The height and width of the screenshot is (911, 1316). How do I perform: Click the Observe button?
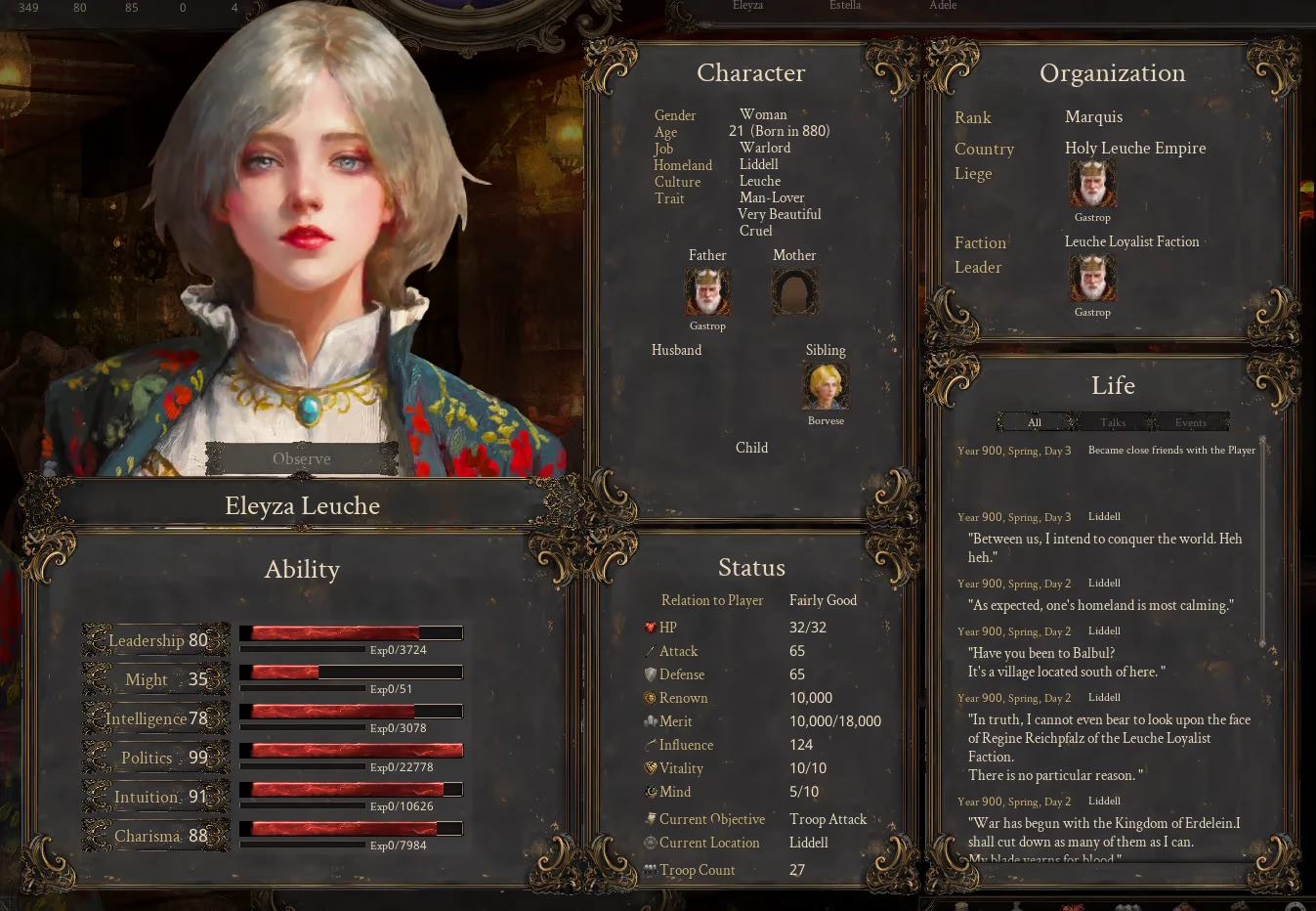[x=301, y=457]
